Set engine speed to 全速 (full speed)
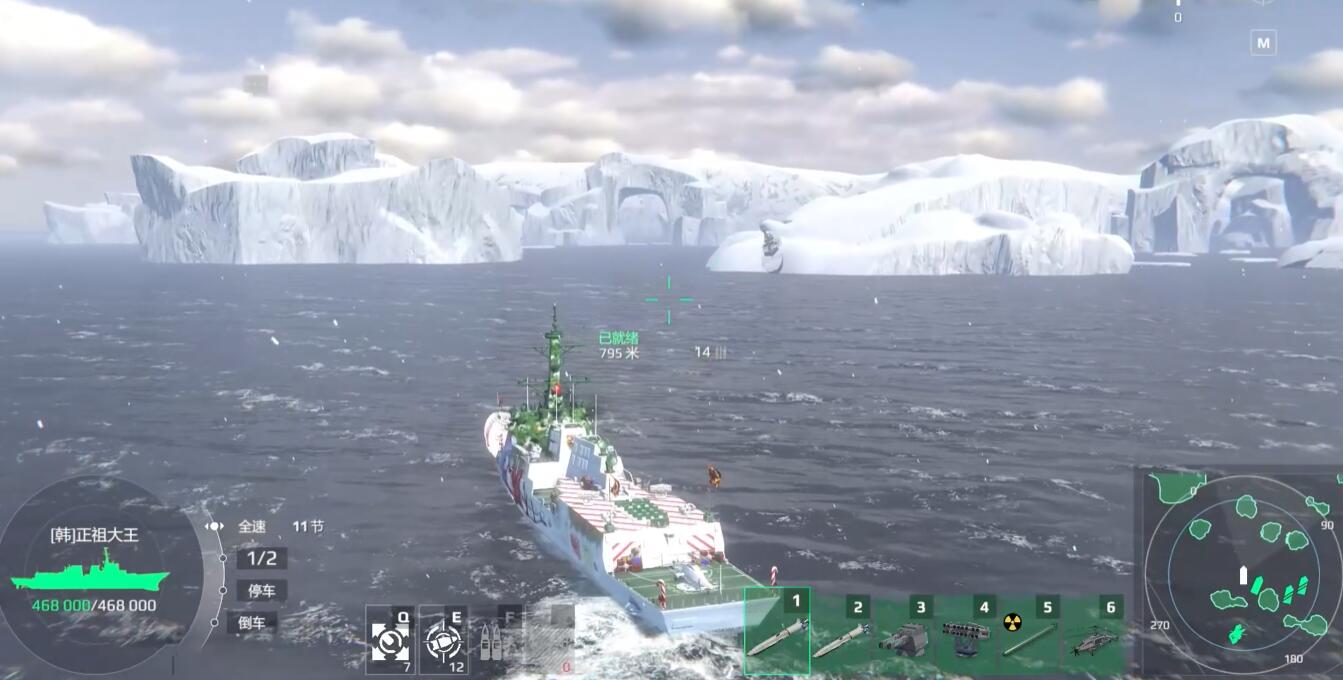Viewport: 1343px width, 680px height. point(252,526)
